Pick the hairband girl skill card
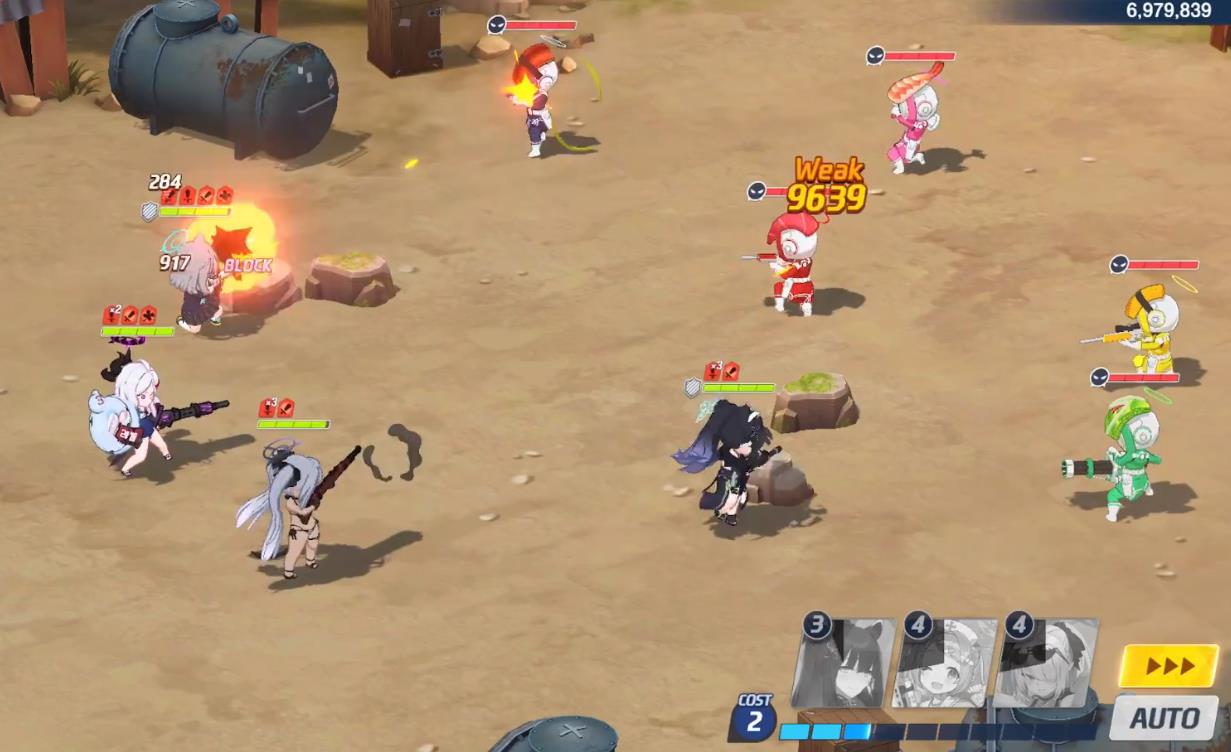Image resolution: width=1231 pixels, height=752 pixels. coord(1046,664)
